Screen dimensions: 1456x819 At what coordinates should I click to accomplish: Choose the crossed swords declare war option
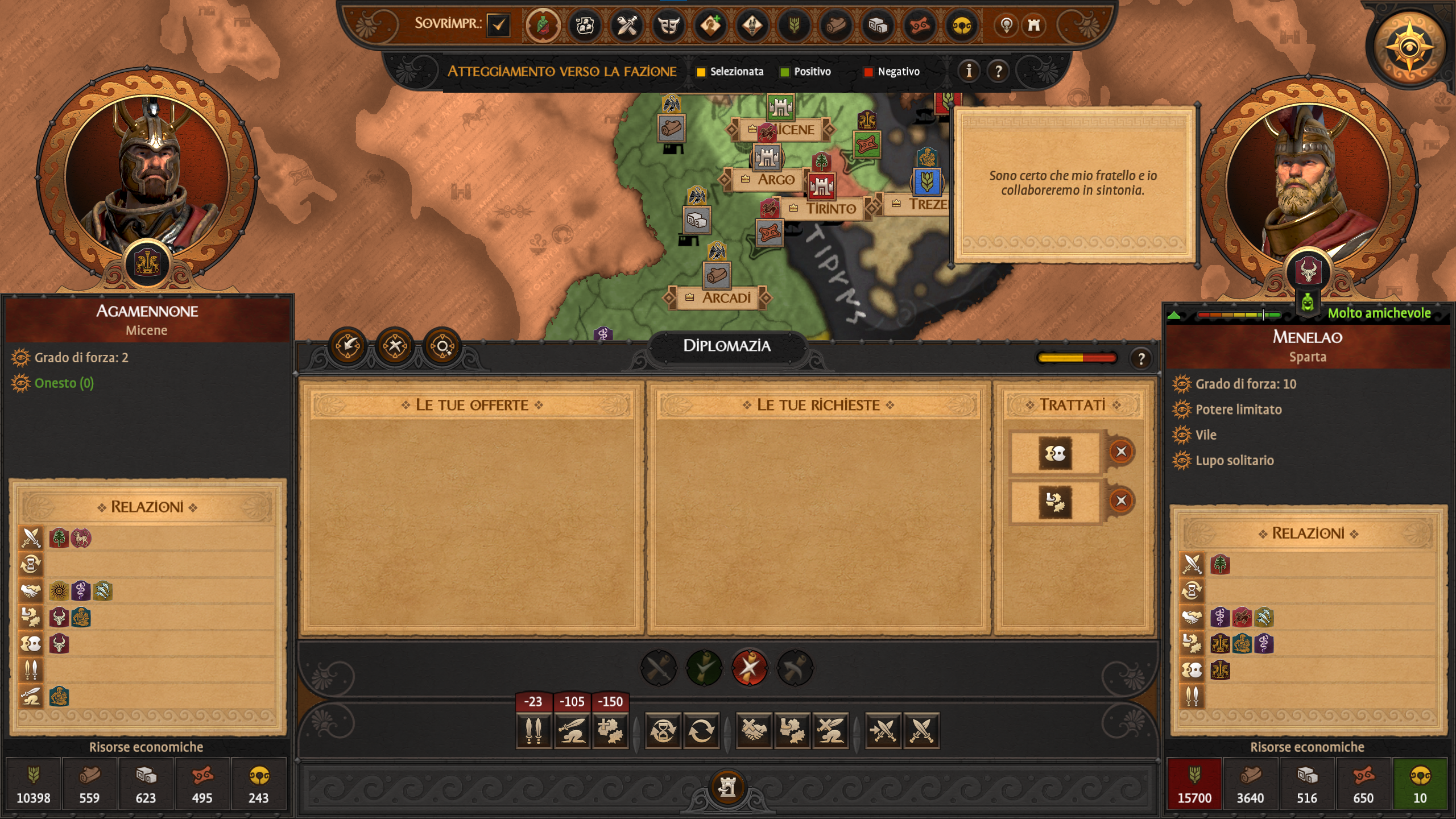(921, 730)
